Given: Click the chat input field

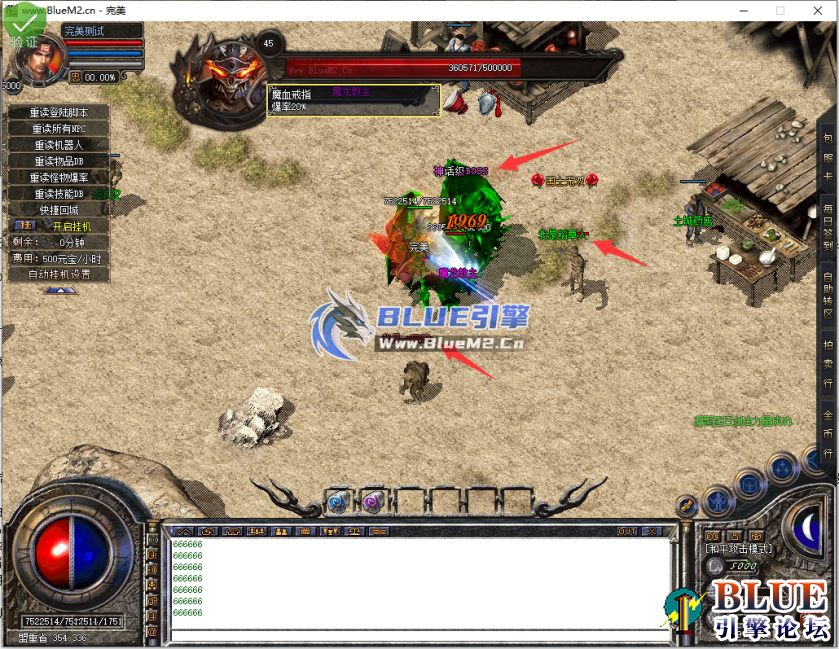Looking at the screenshot, I should point(420,634).
